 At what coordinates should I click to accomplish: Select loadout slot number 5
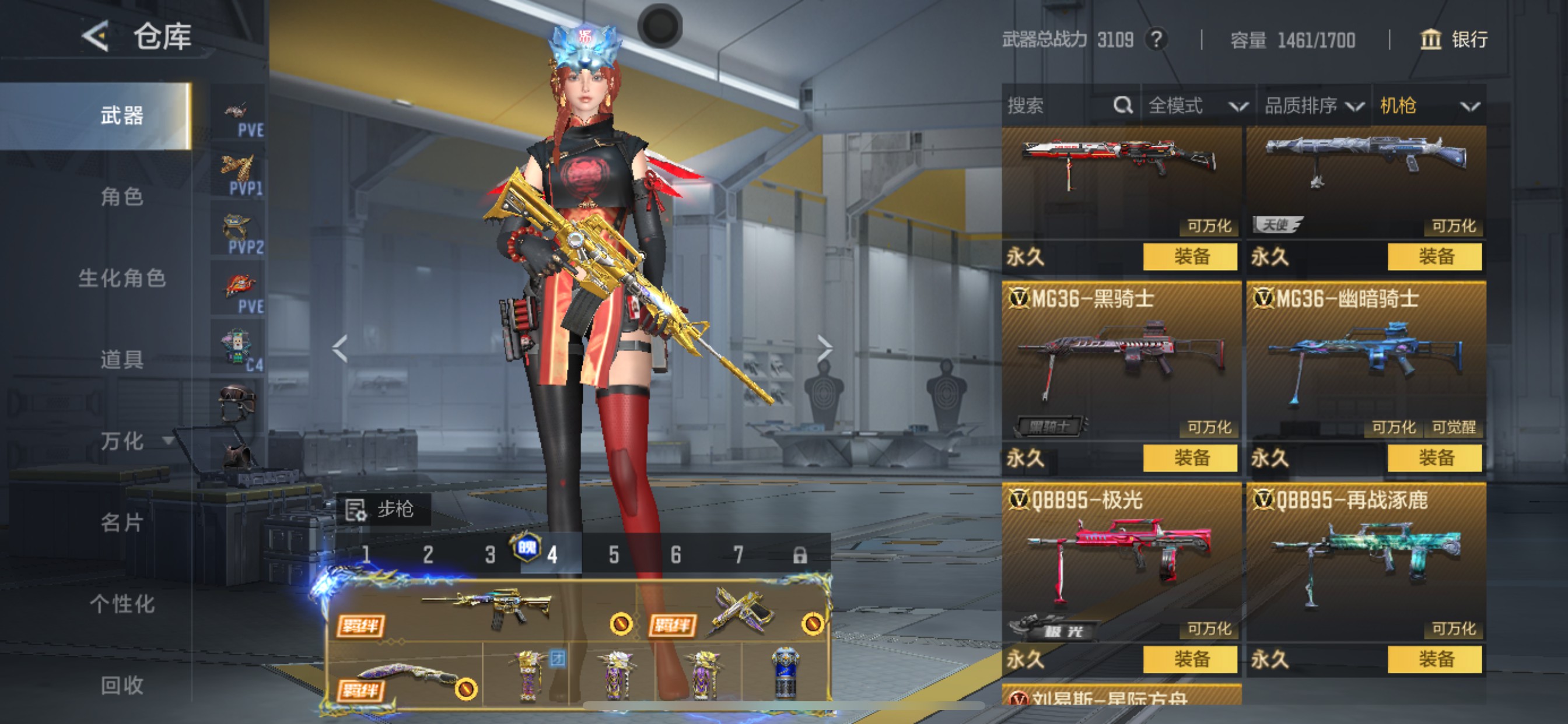(x=614, y=554)
